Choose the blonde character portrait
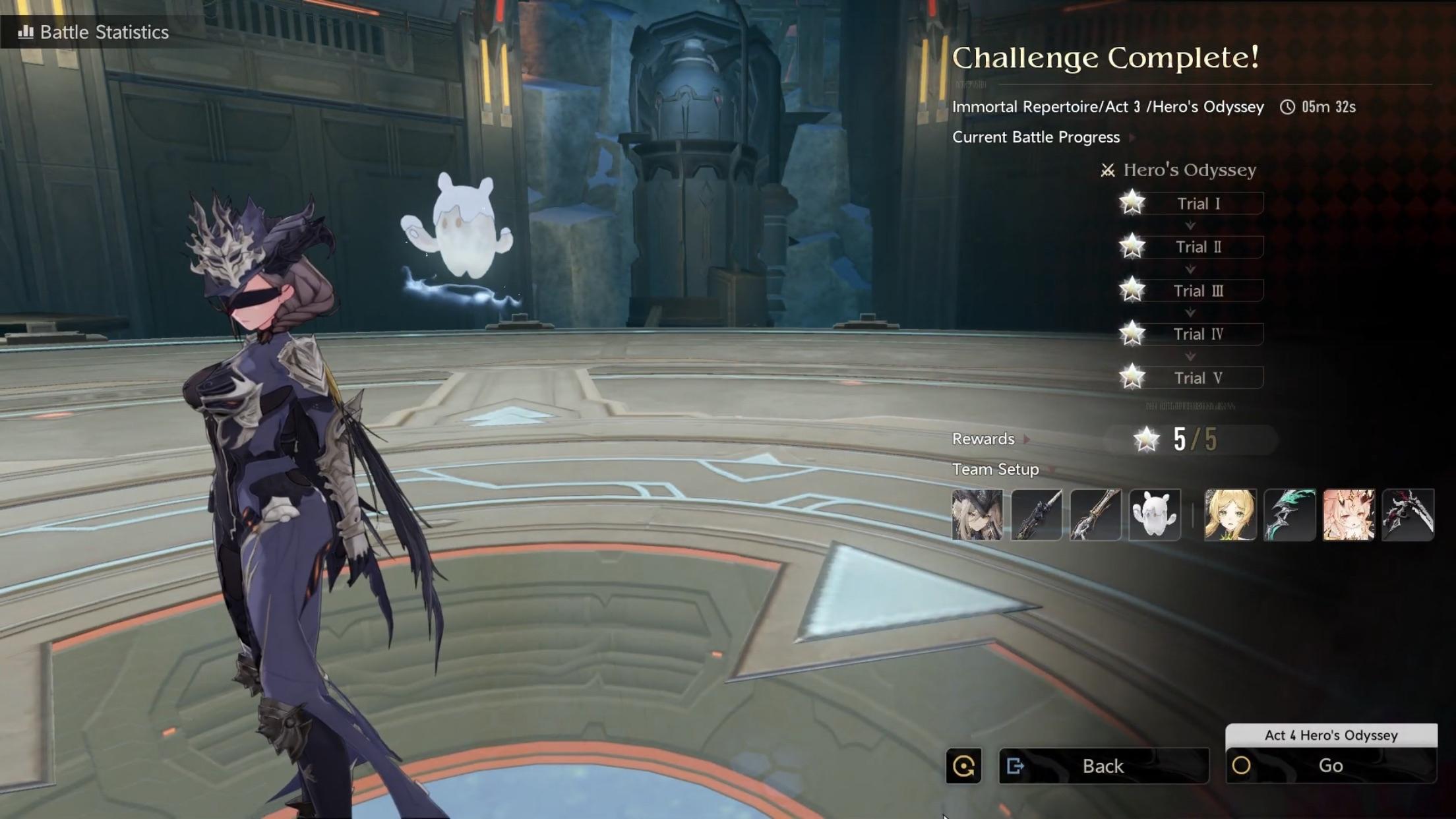This screenshot has width=1456, height=819. click(1230, 515)
